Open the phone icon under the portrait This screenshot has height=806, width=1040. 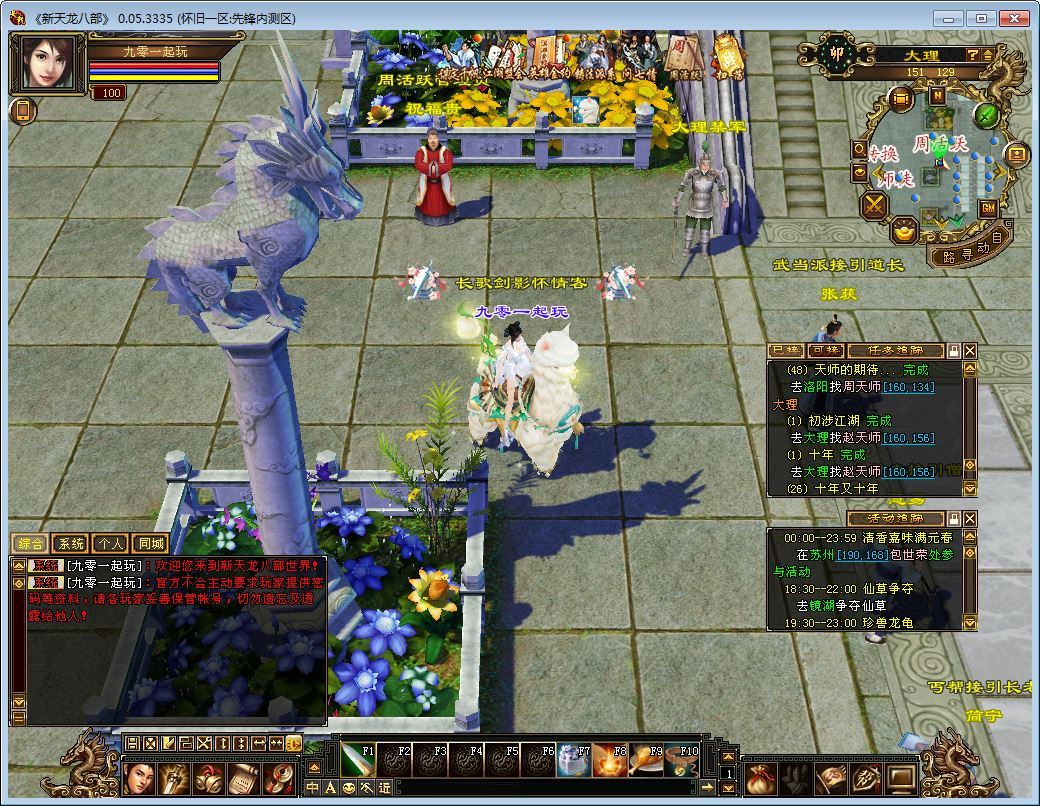(23, 111)
